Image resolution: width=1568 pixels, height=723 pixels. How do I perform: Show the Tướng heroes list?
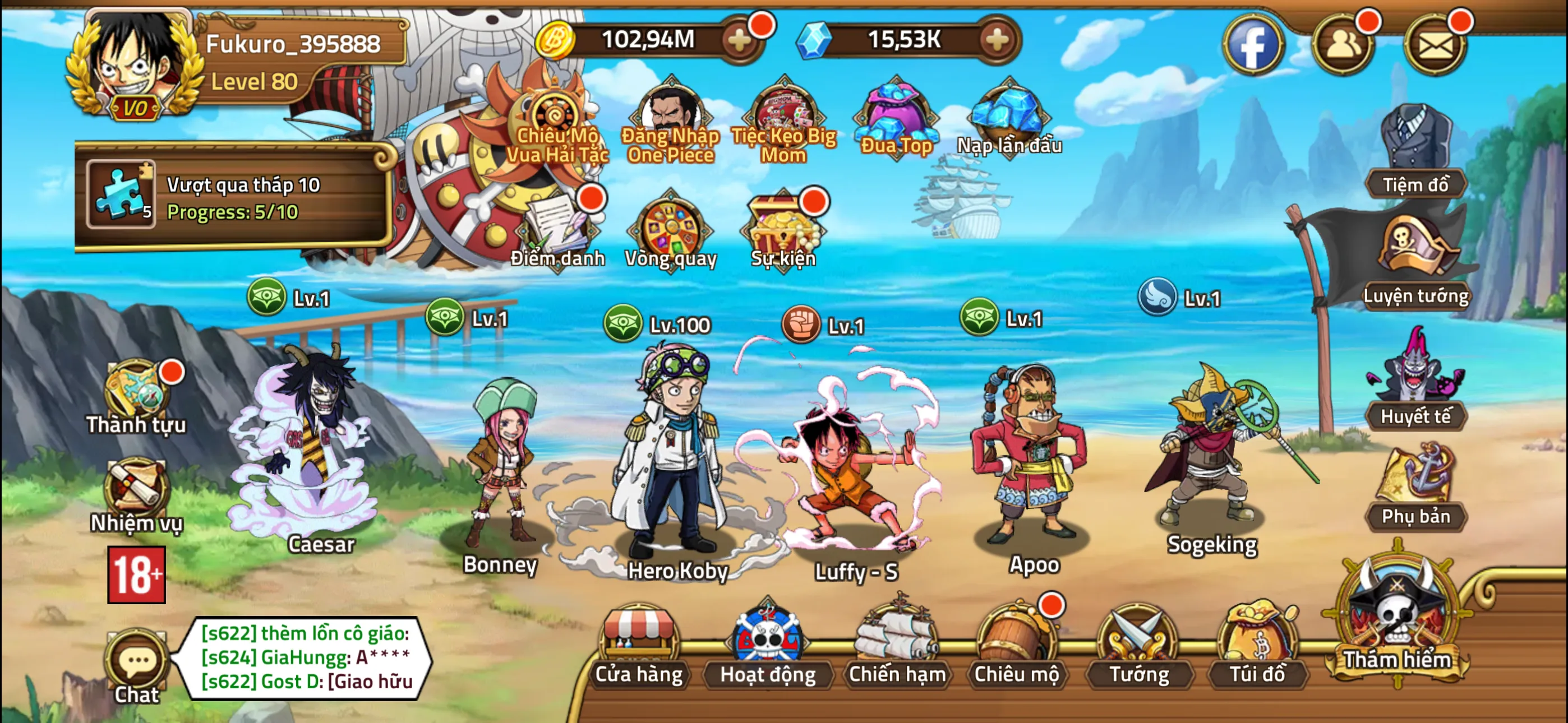pyautogui.click(x=1138, y=646)
